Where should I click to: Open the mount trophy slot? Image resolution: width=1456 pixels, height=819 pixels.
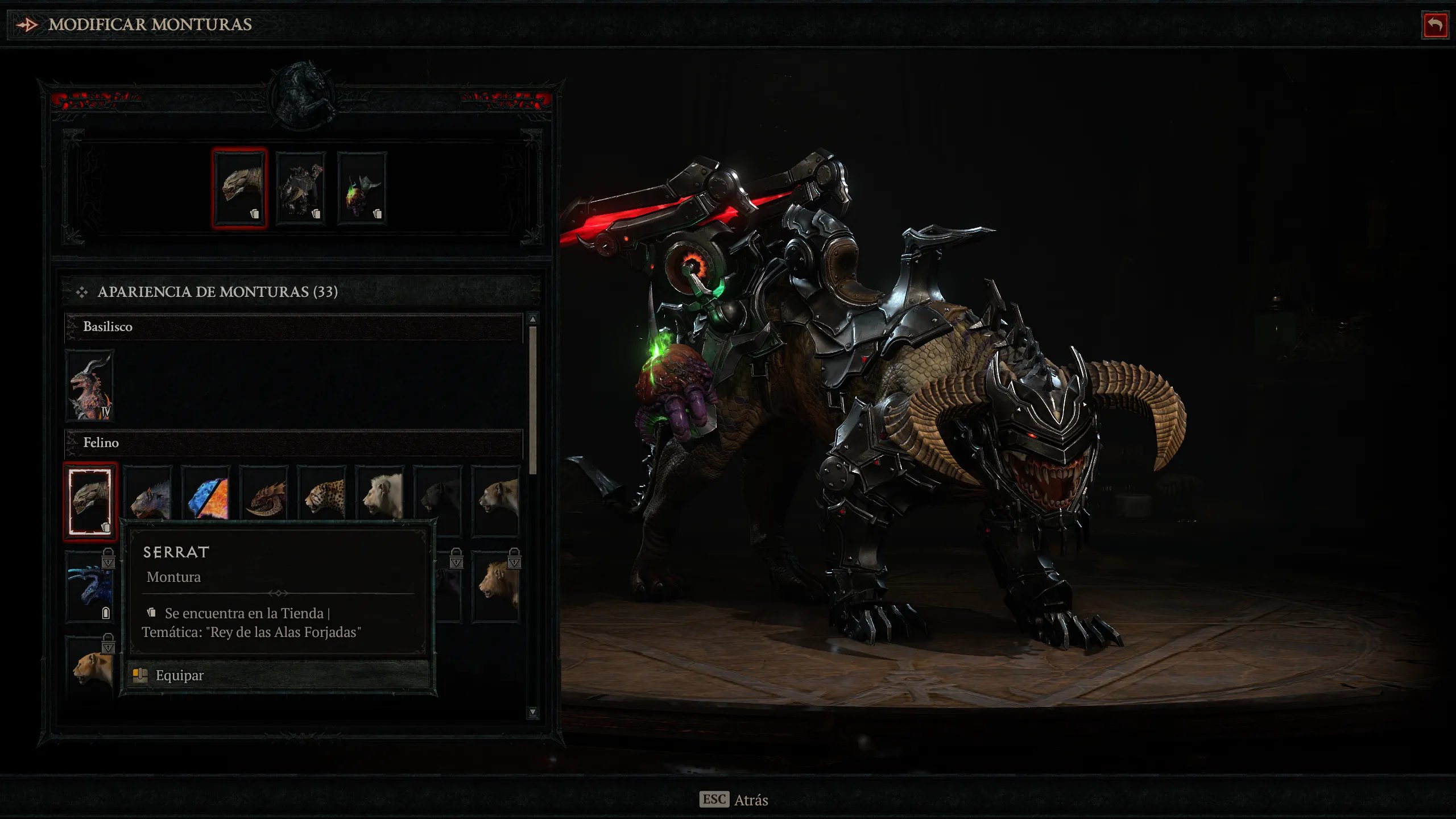(x=362, y=188)
